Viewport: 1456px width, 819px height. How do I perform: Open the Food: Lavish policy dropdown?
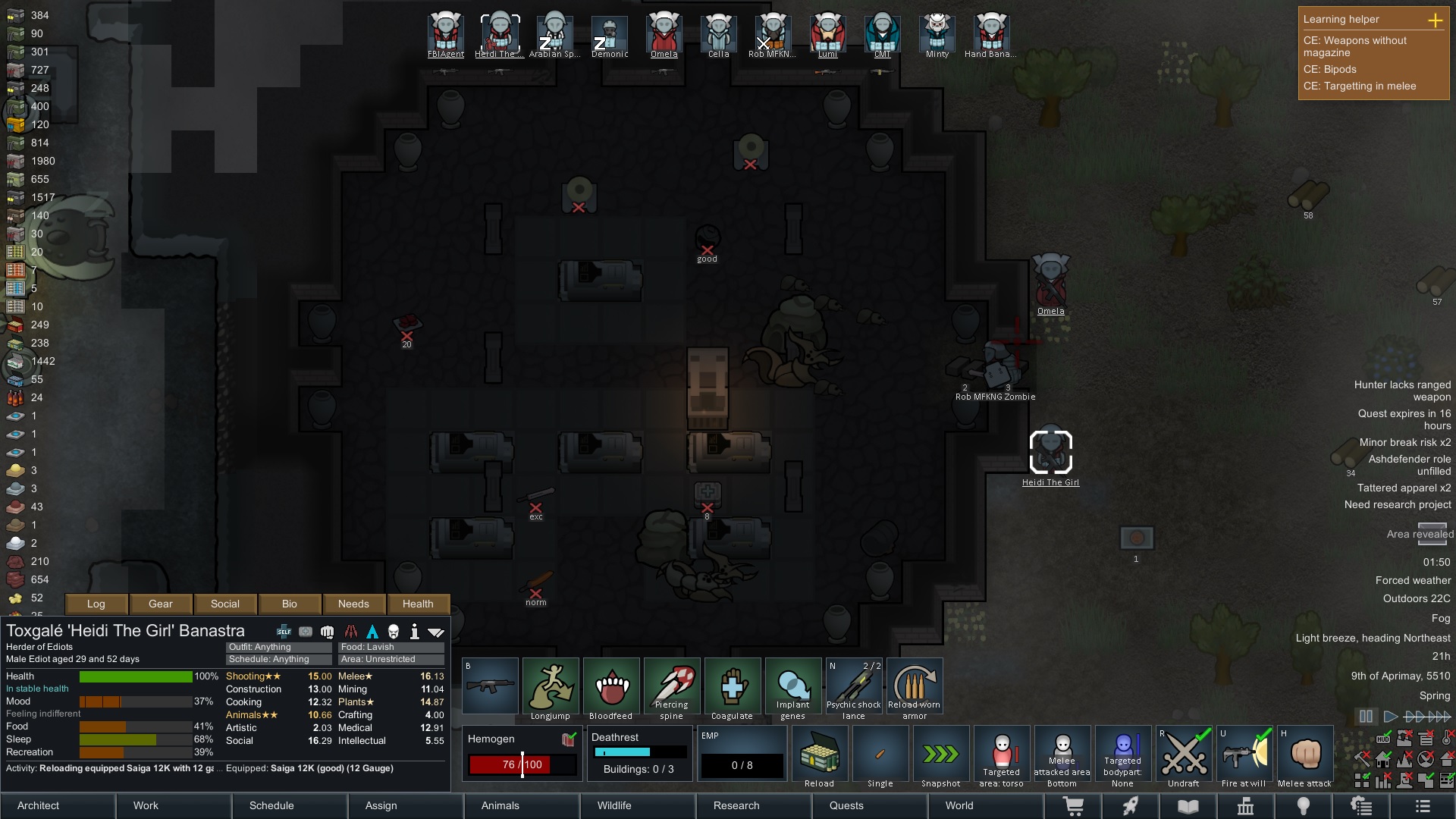pyautogui.click(x=391, y=647)
